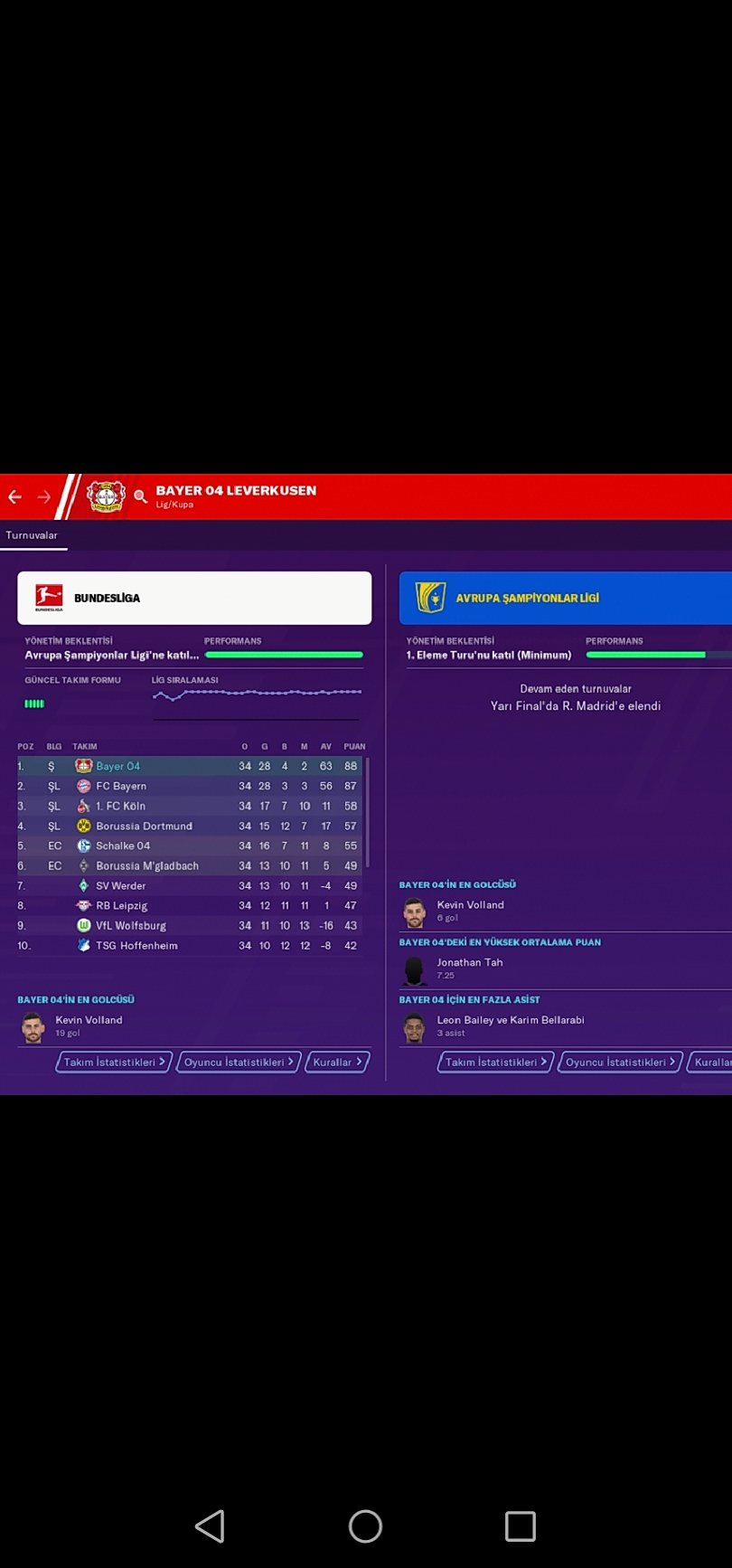Open Champions League Oyuncu İstatistikleri button
The height and width of the screenshot is (1568, 732).
click(x=621, y=1062)
